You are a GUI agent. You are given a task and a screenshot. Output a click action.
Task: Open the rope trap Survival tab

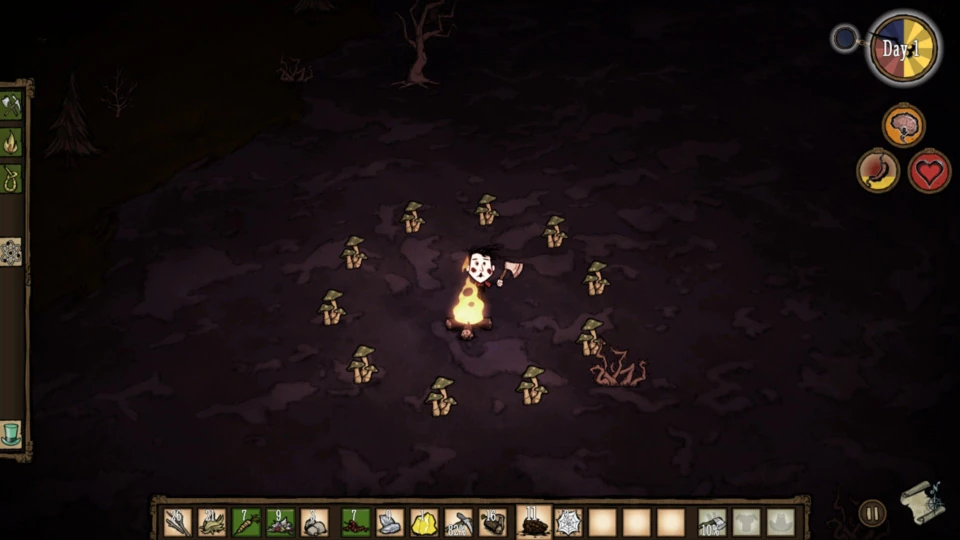point(11,179)
